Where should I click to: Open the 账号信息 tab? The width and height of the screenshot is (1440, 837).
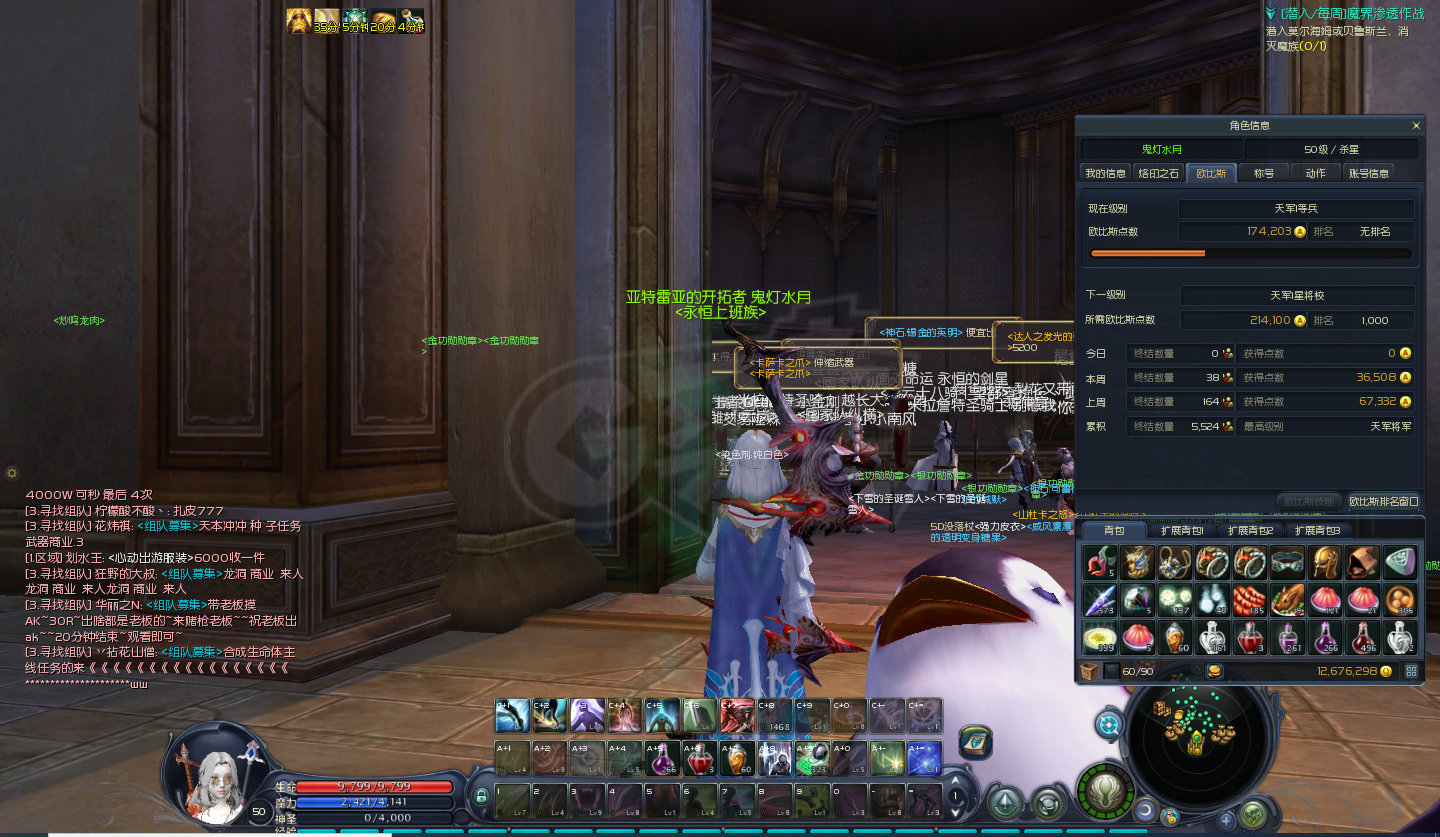1369,173
